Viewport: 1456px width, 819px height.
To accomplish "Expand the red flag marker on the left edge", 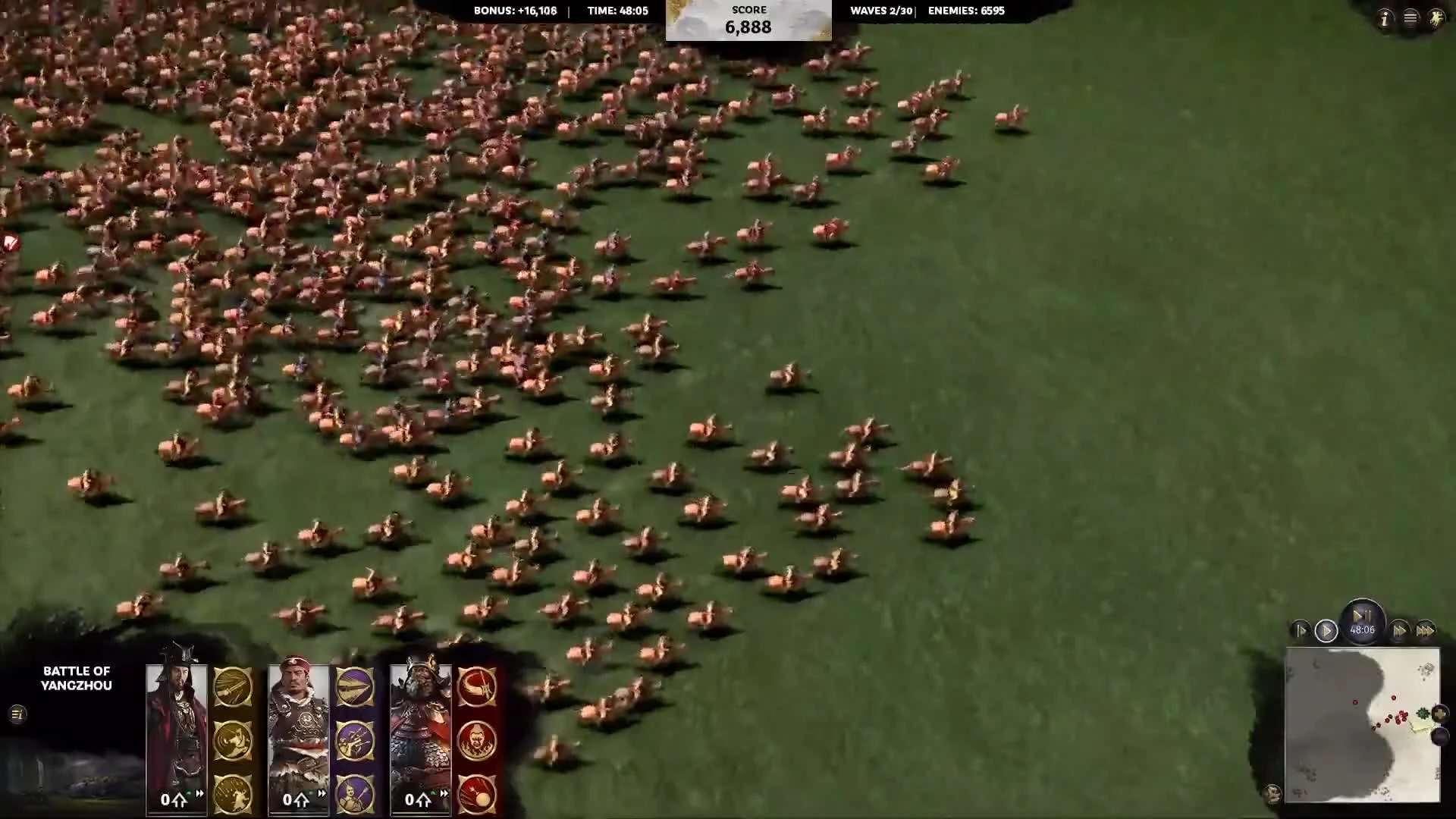I will click(x=11, y=241).
